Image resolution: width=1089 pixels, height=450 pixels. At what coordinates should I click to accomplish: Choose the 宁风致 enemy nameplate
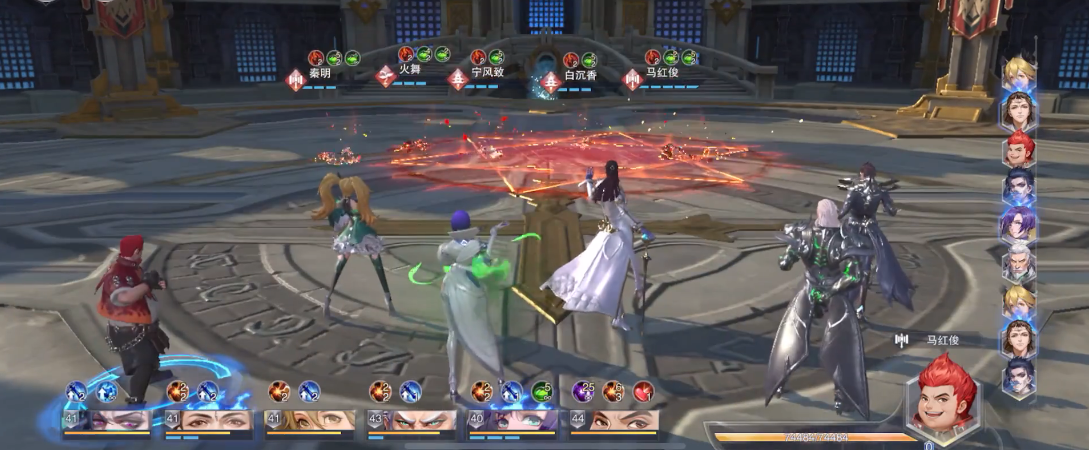coord(487,73)
